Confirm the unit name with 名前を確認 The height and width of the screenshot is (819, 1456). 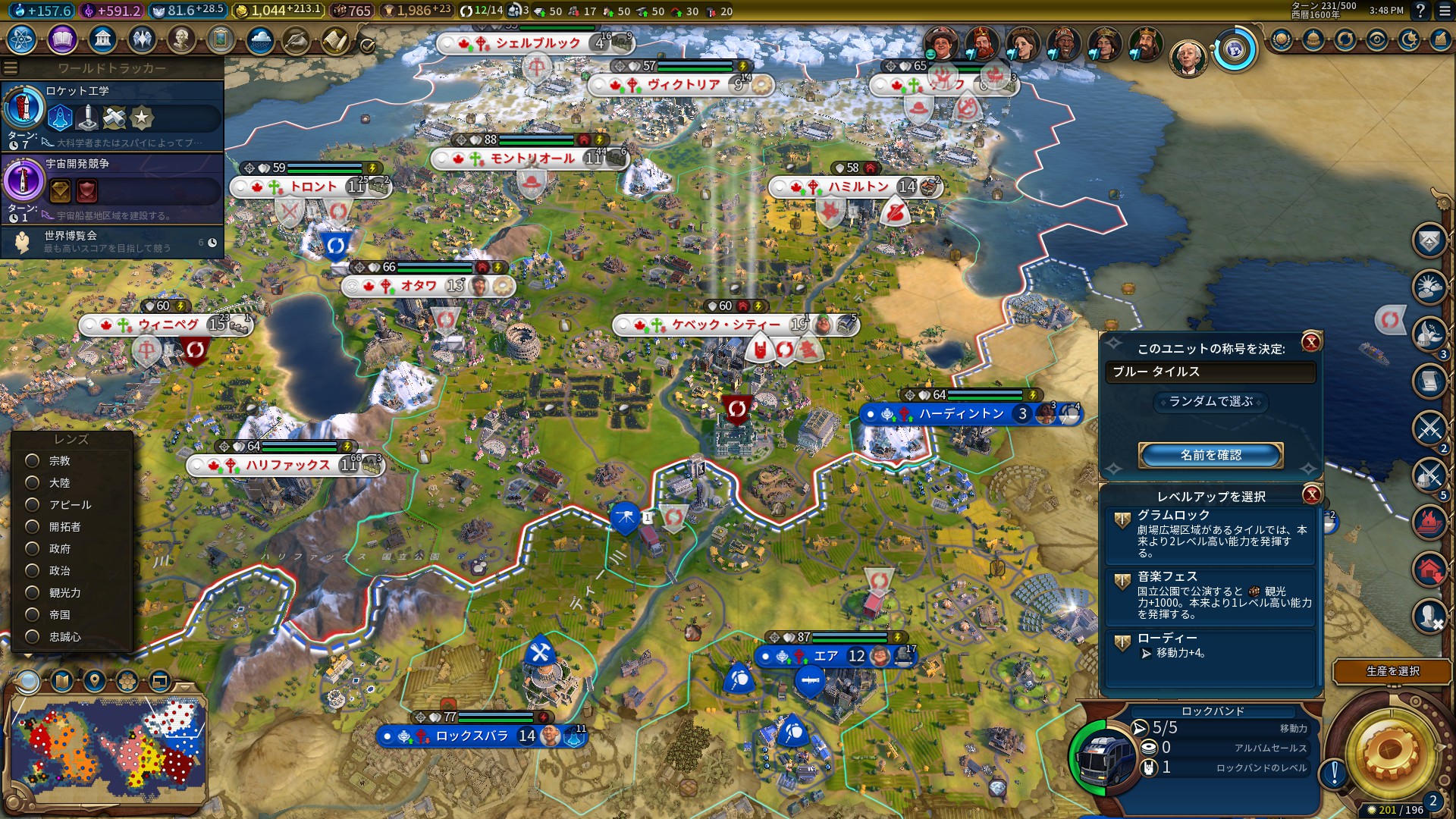coord(1210,455)
